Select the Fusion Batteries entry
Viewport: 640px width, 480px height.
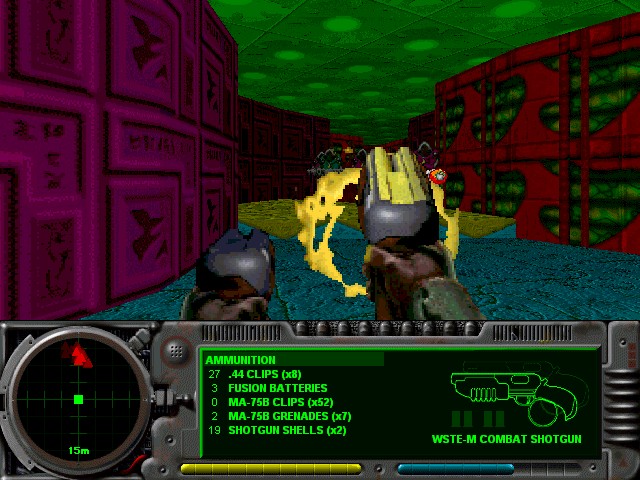coord(277,388)
